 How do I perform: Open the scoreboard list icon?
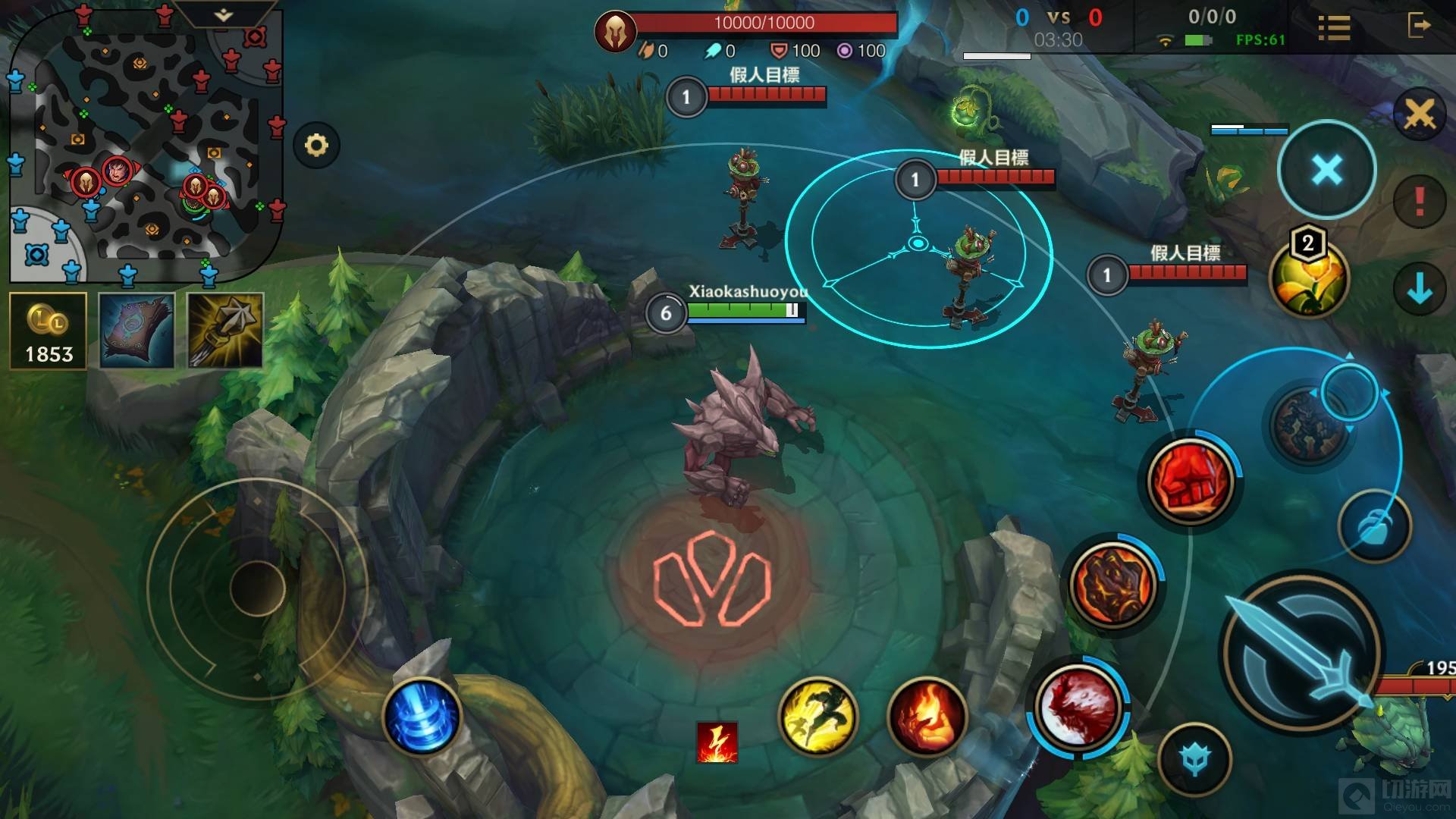pos(1334,28)
